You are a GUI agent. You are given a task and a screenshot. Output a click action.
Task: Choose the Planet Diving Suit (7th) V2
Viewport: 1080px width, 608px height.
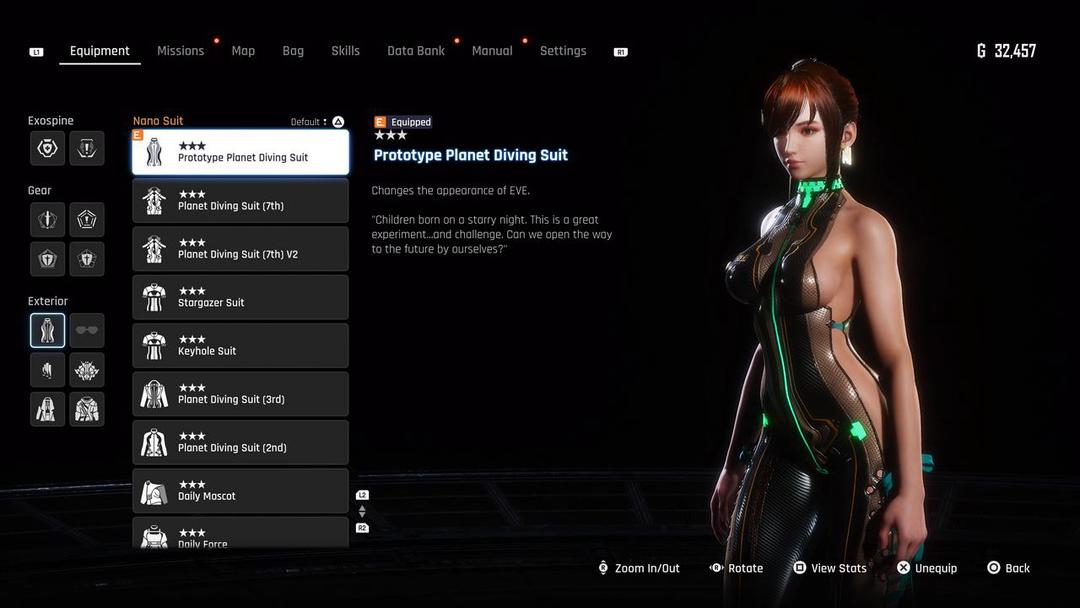[x=241, y=249]
